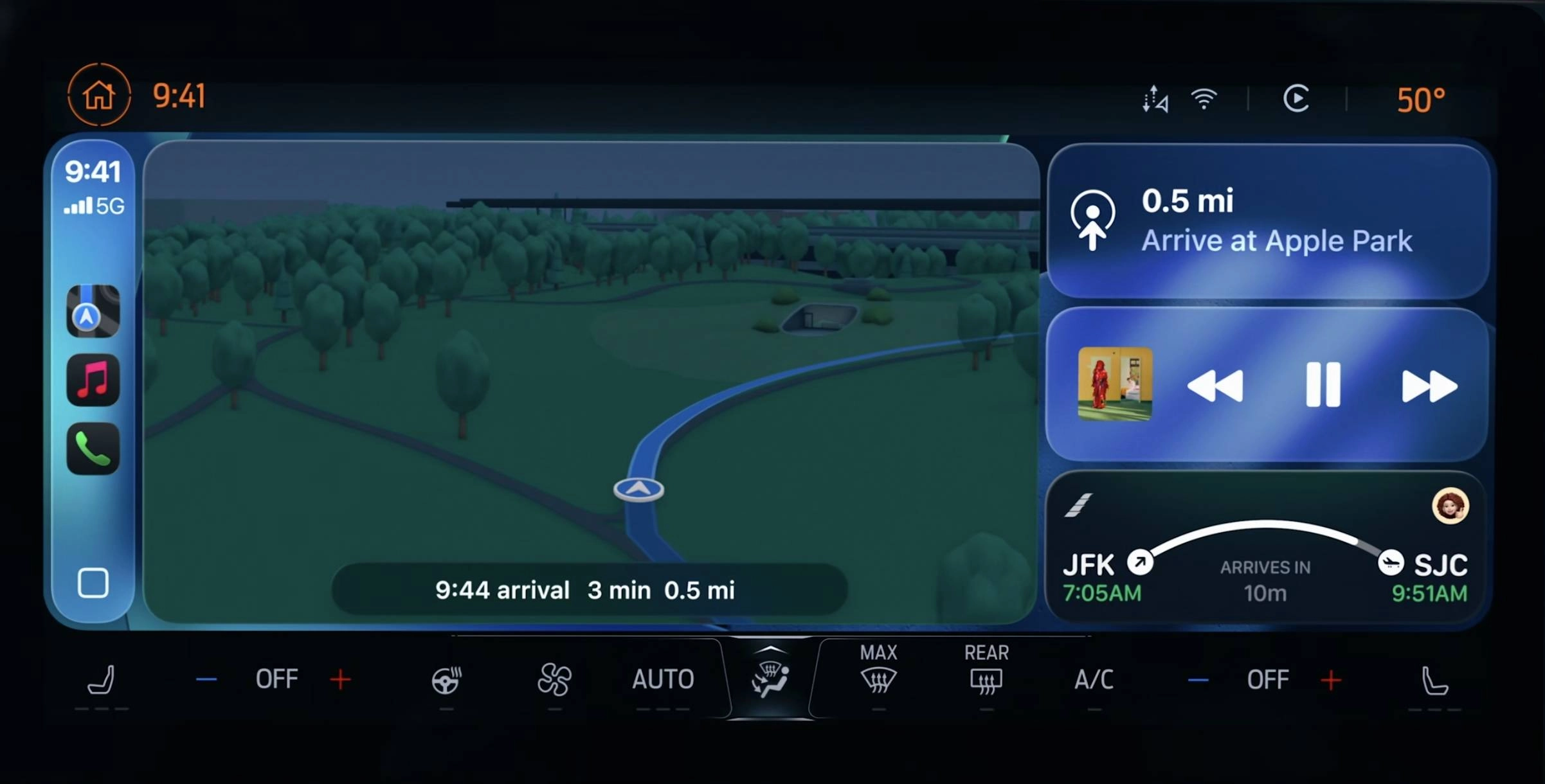1545x784 pixels.
Task: Click the Wi-Fi status icon
Action: [1204, 100]
